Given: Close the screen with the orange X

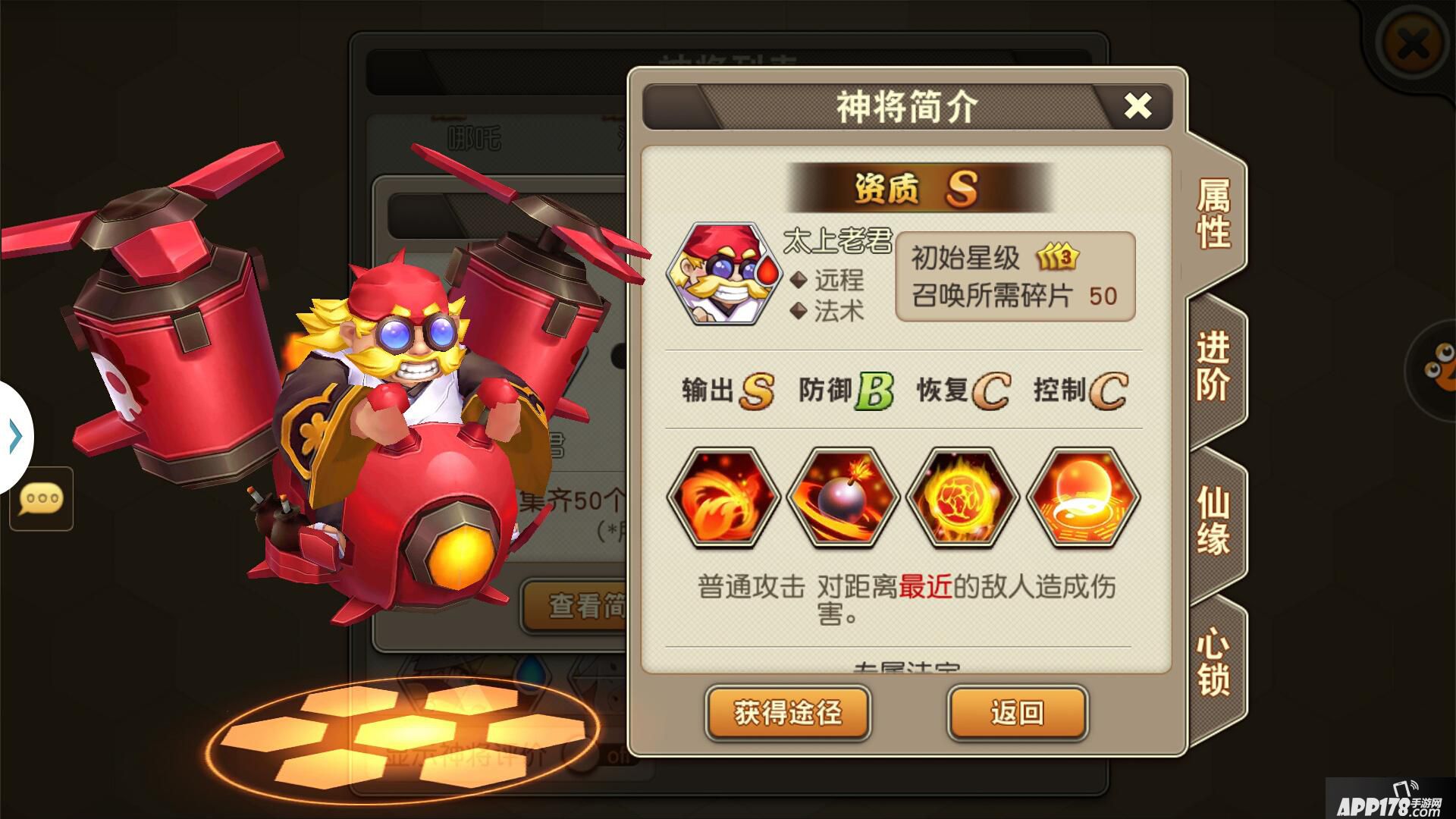Looking at the screenshot, I should tap(1411, 45).
